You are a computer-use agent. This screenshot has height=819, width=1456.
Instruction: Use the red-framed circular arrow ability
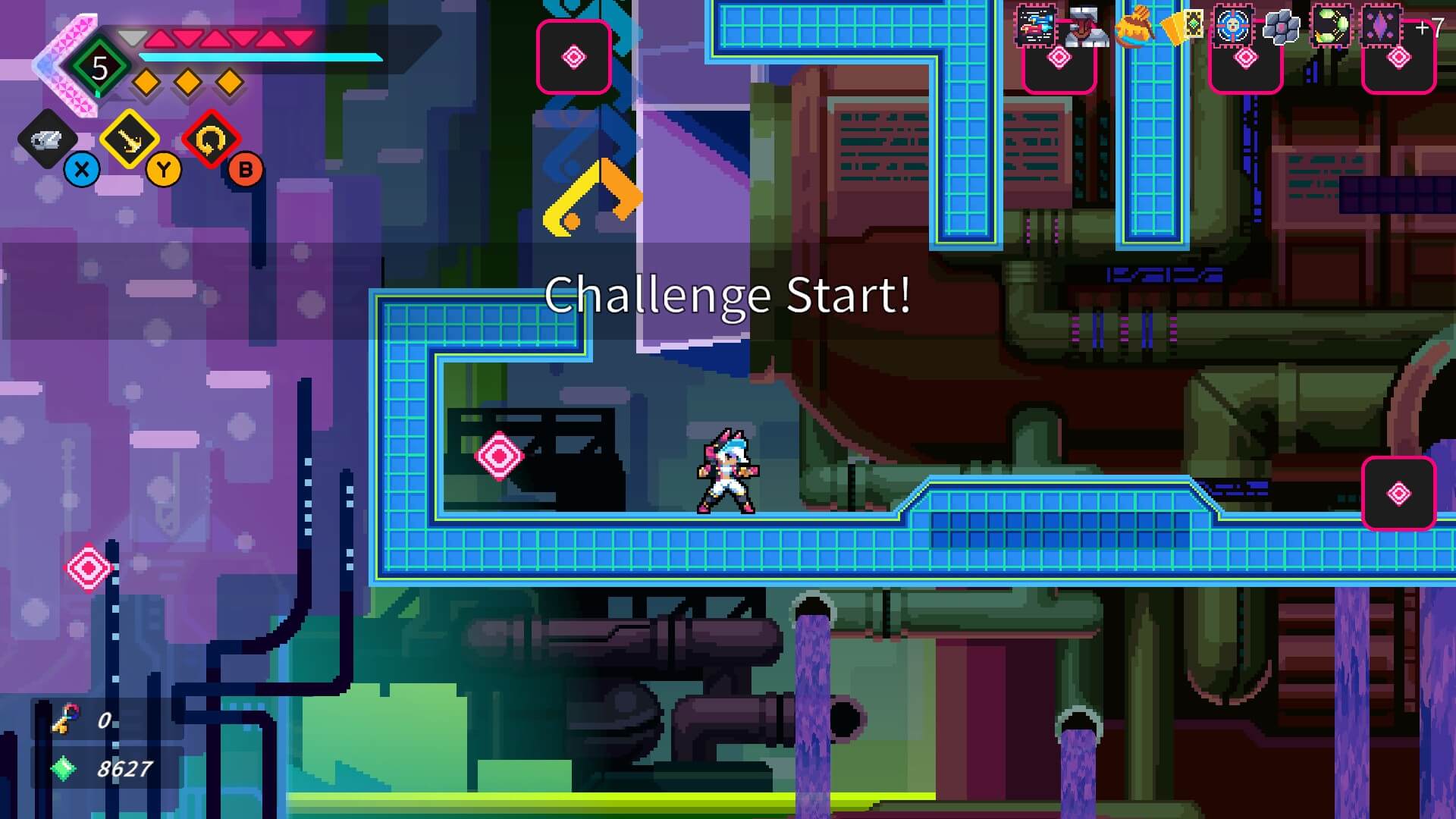click(211, 140)
